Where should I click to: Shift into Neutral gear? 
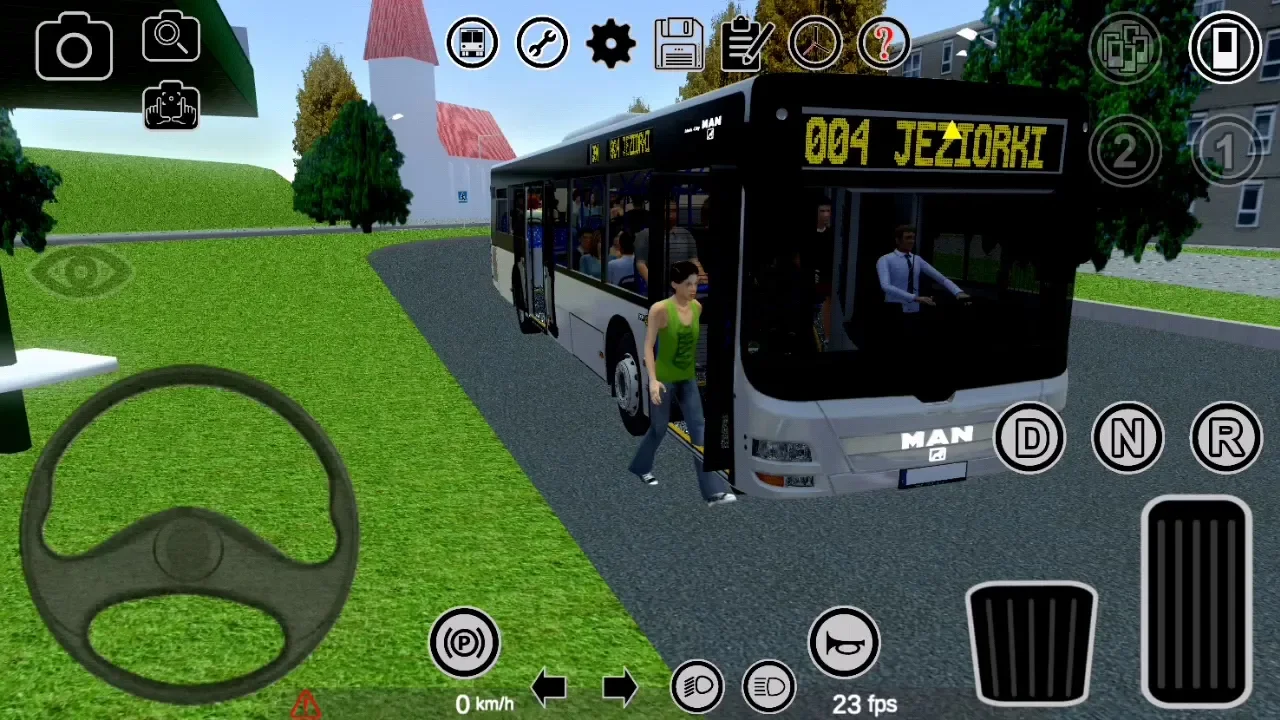1127,437
